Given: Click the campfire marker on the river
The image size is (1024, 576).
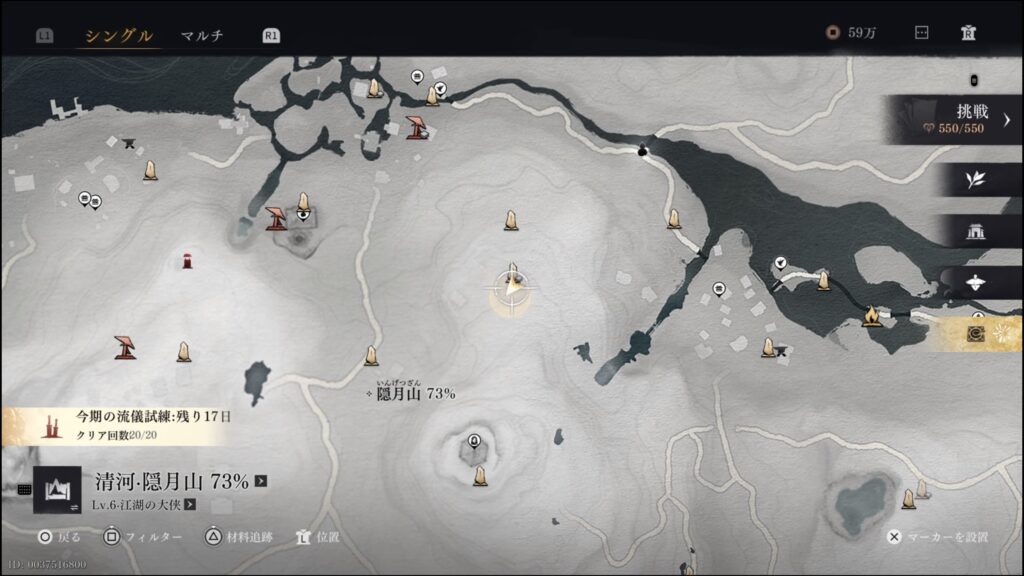Looking at the screenshot, I should tap(870, 317).
